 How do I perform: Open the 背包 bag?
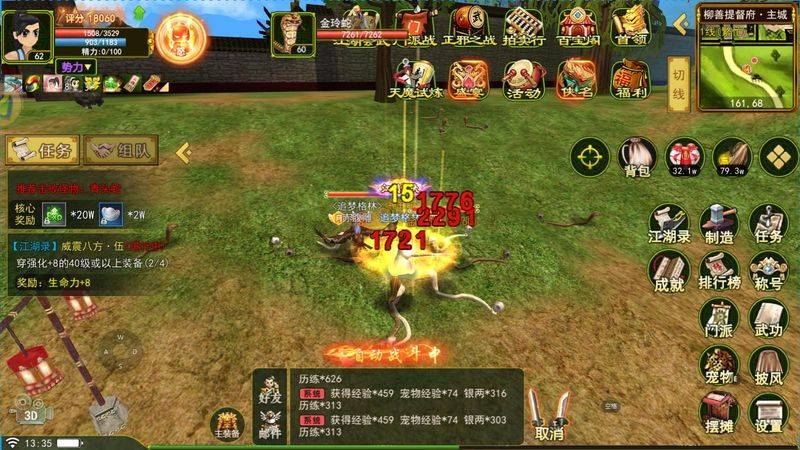[x=637, y=158]
